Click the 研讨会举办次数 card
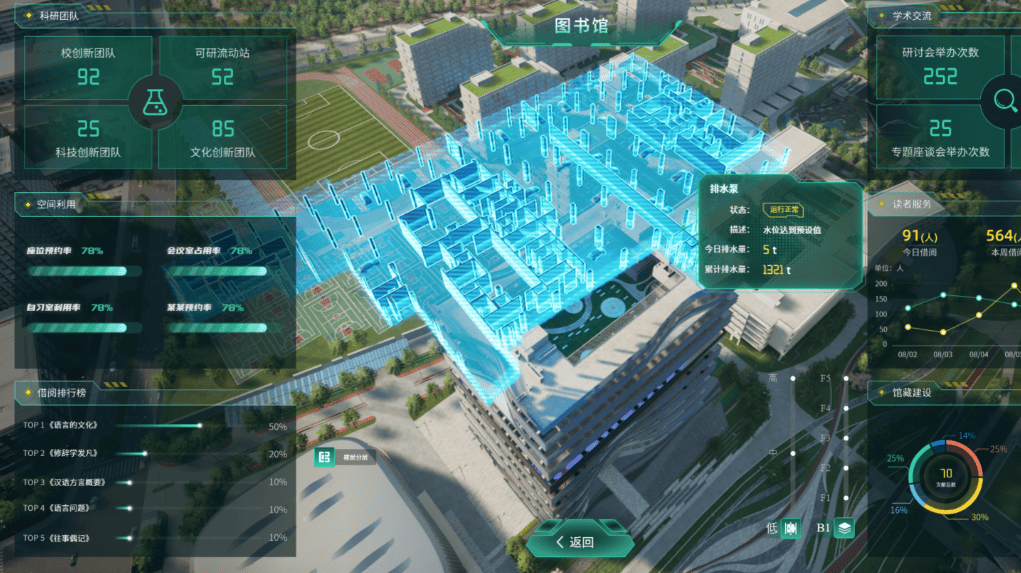 click(x=940, y=67)
